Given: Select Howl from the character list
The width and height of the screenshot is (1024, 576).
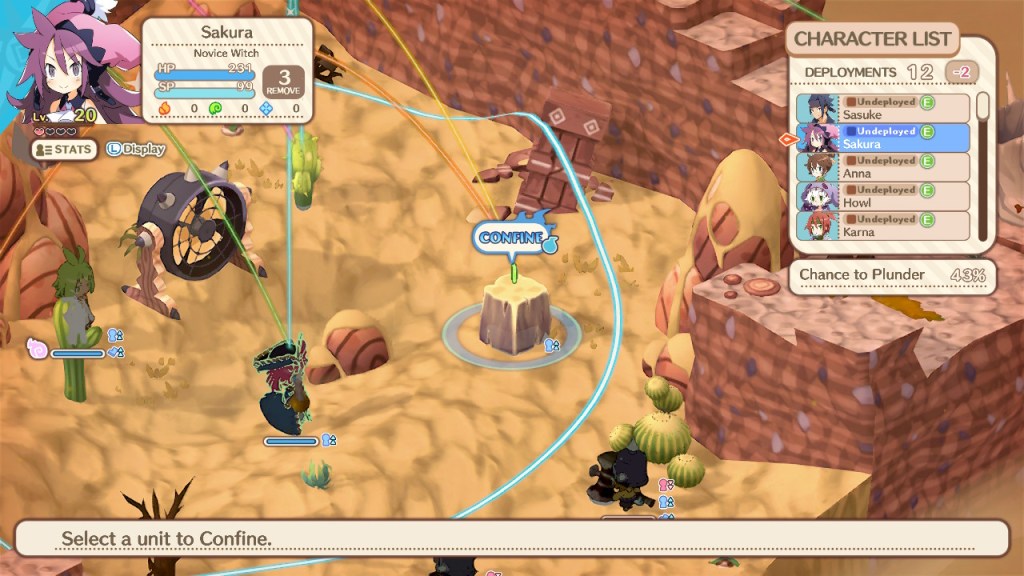Looking at the screenshot, I should (884, 196).
